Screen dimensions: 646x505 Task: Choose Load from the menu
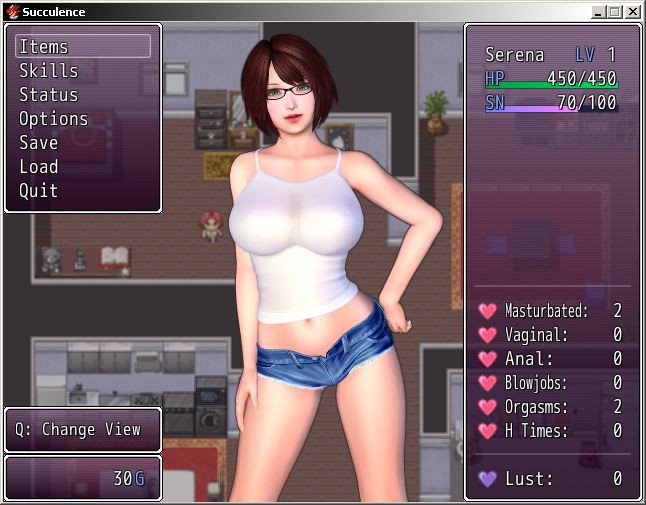39,167
